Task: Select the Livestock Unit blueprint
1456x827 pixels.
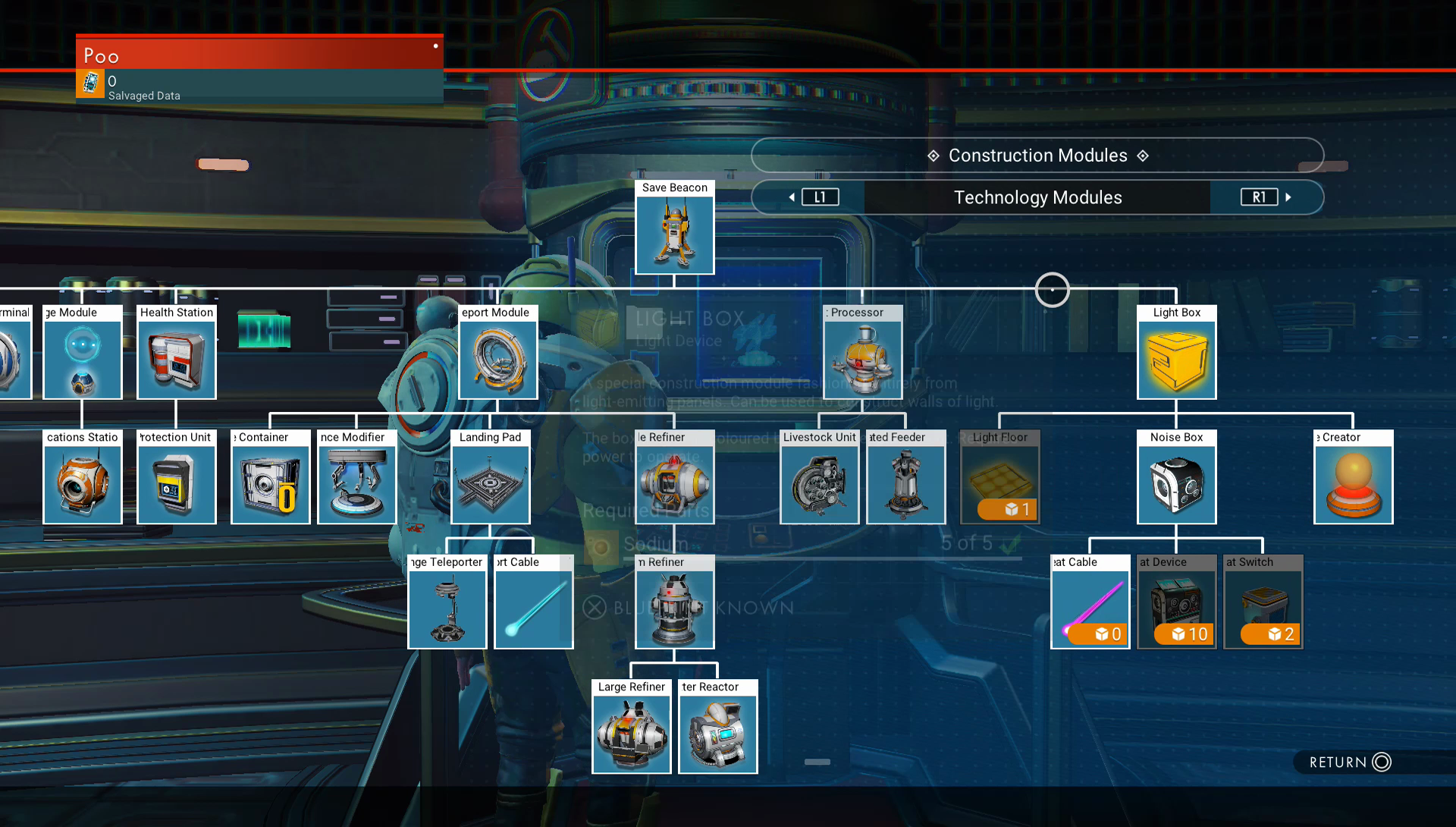Action: (819, 478)
